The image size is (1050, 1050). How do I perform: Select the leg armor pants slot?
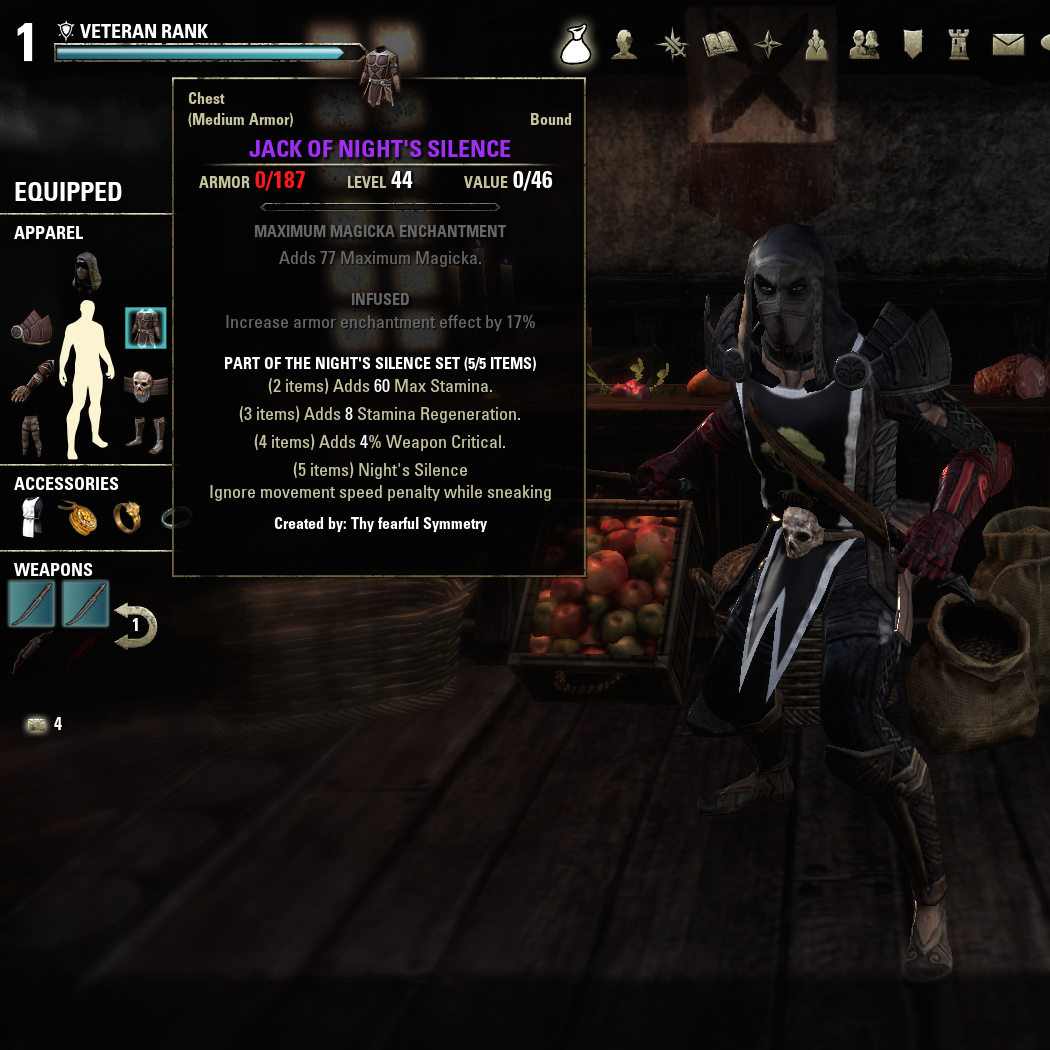31,436
